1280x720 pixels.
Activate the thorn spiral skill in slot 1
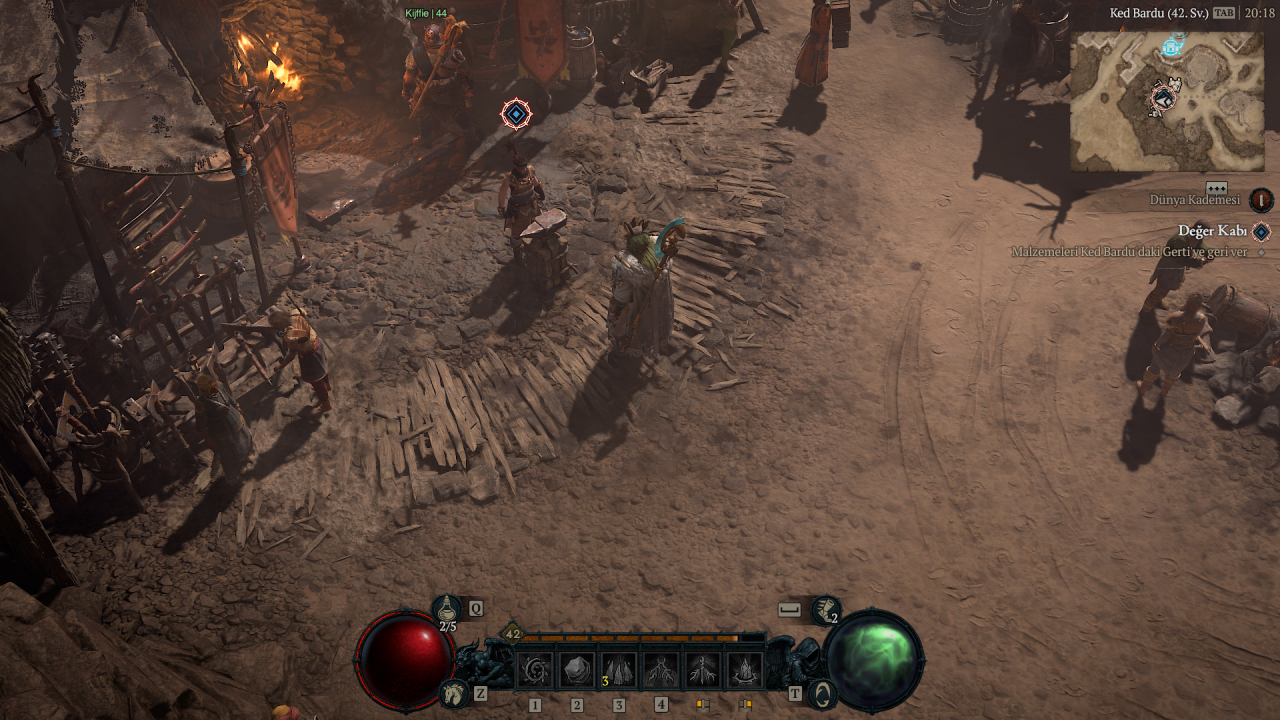point(534,670)
